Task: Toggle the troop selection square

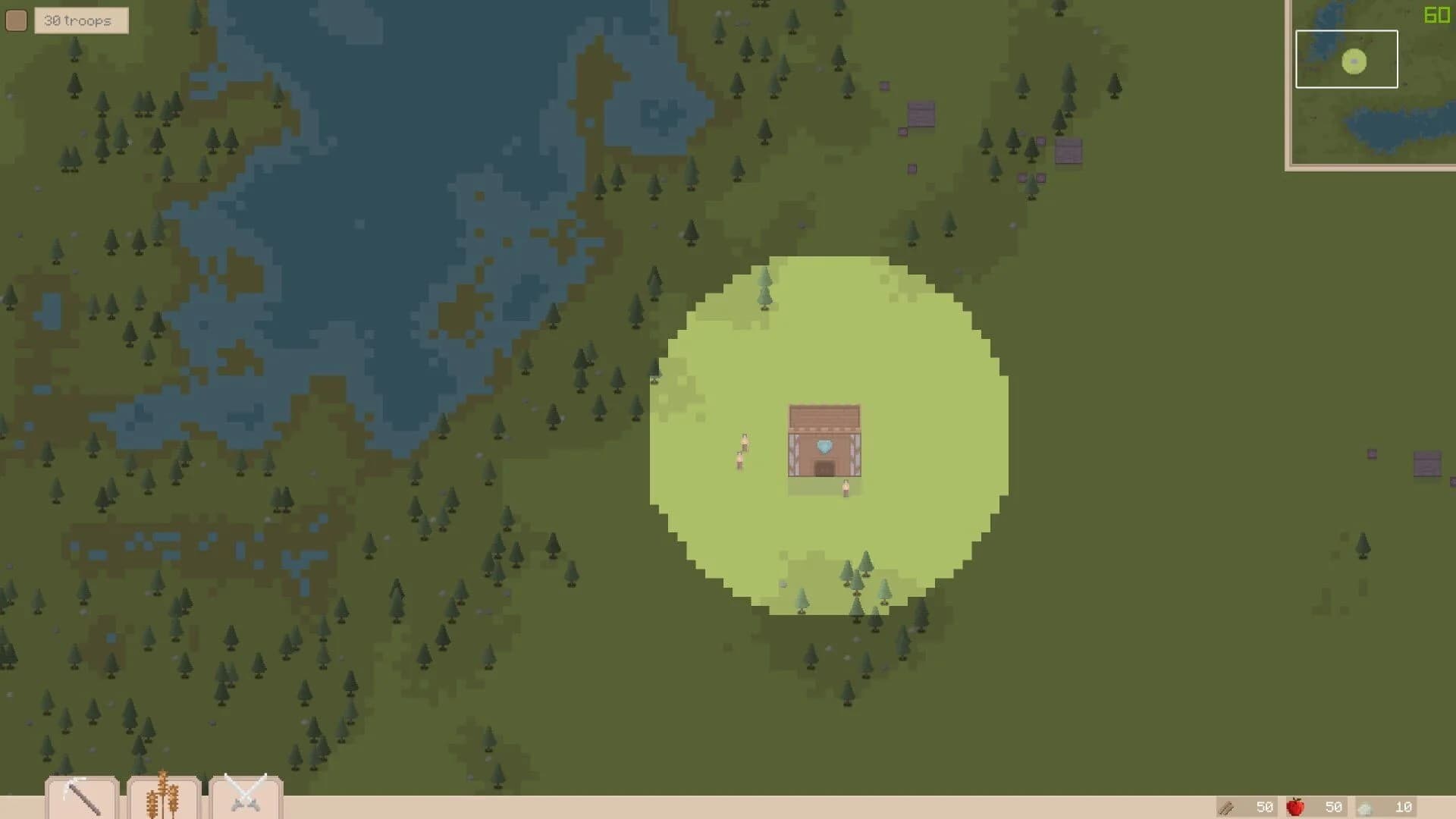Action: pos(16,20)
